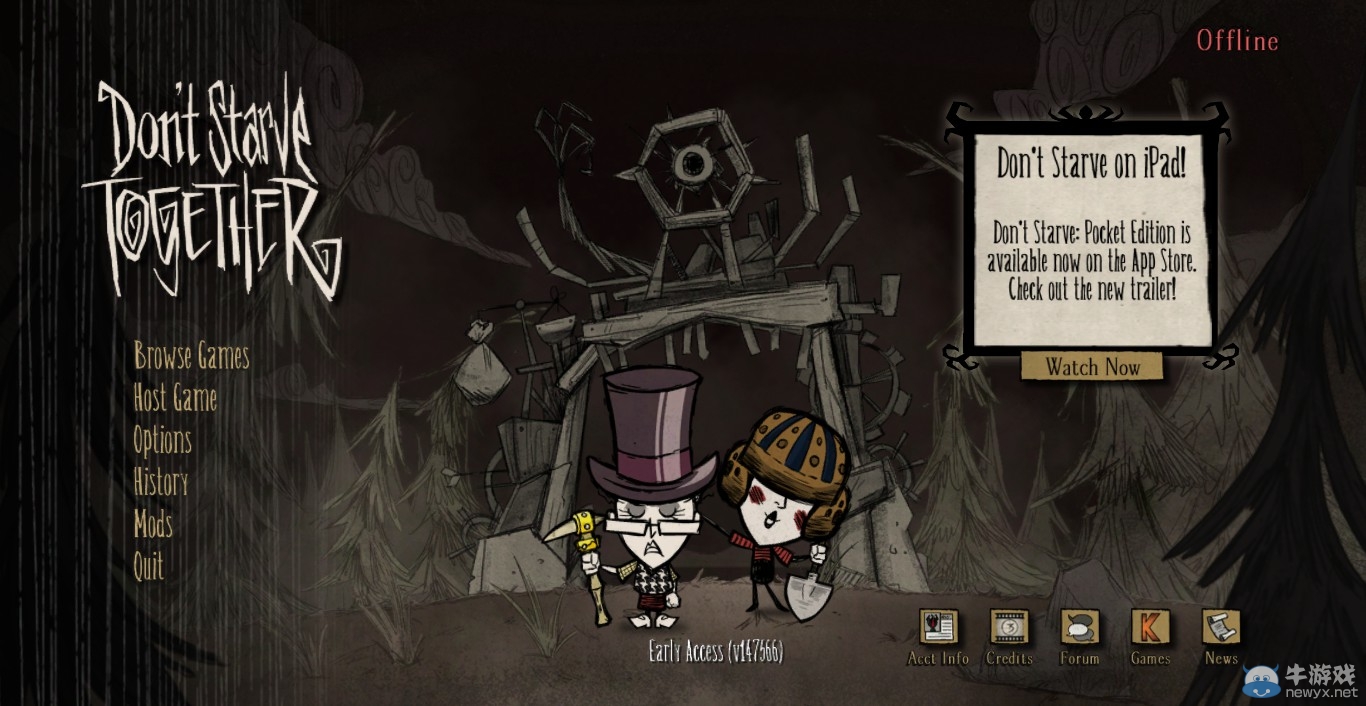
Task: Show the Credits via film icon
Action: click(1009, 628)
